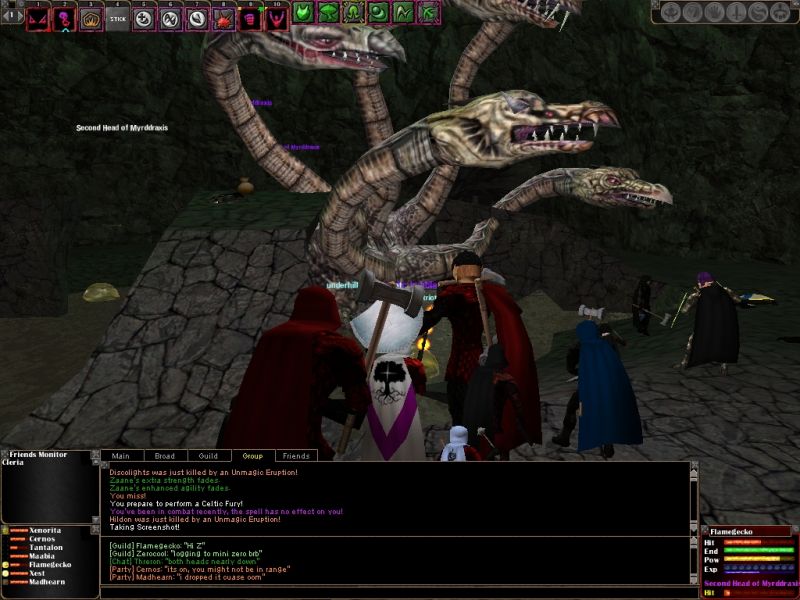Screen dimensions: 800x600
Task: Activate hotbar slot 1 red demon face
Action: point(38,19)
